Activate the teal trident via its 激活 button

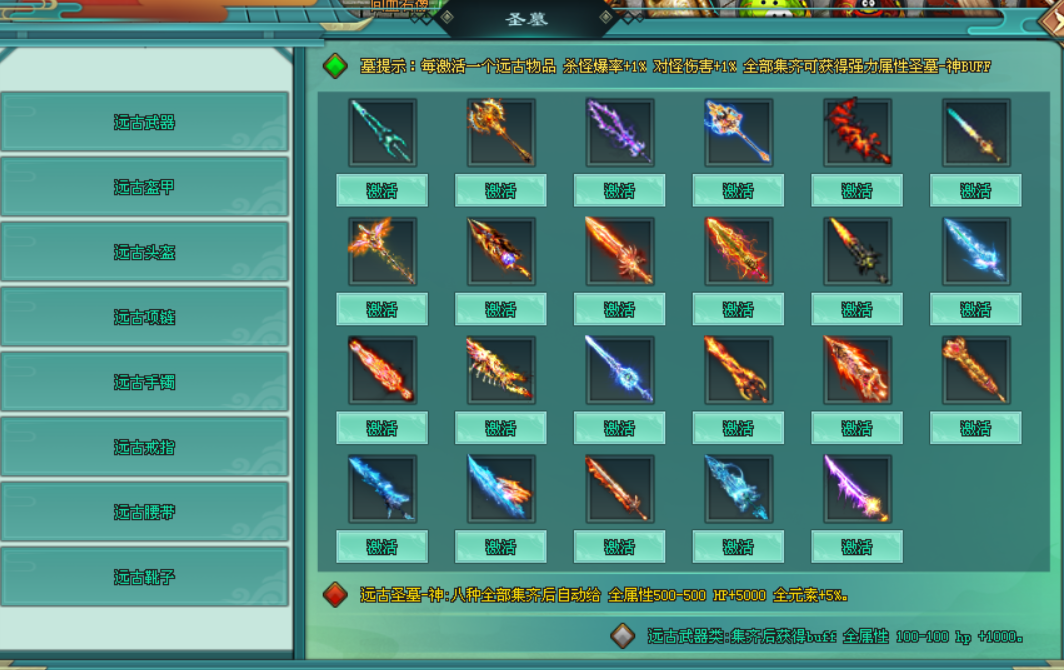(x=382, y=190)
